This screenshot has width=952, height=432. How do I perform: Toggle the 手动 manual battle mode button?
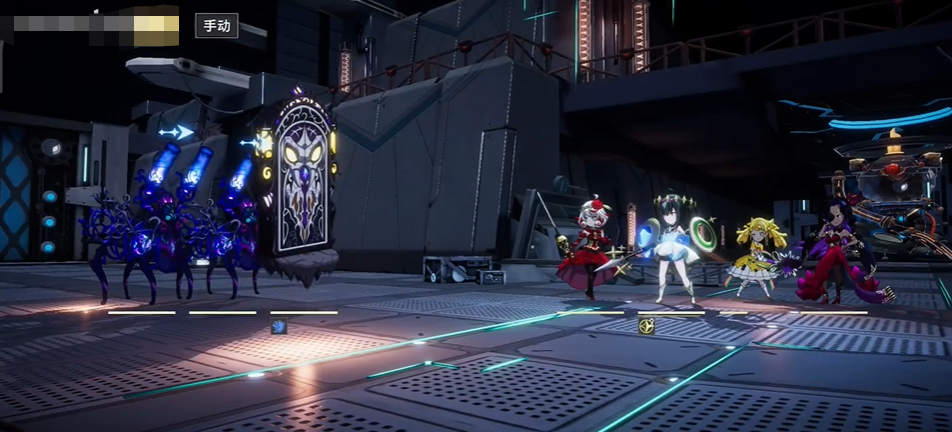216,25
